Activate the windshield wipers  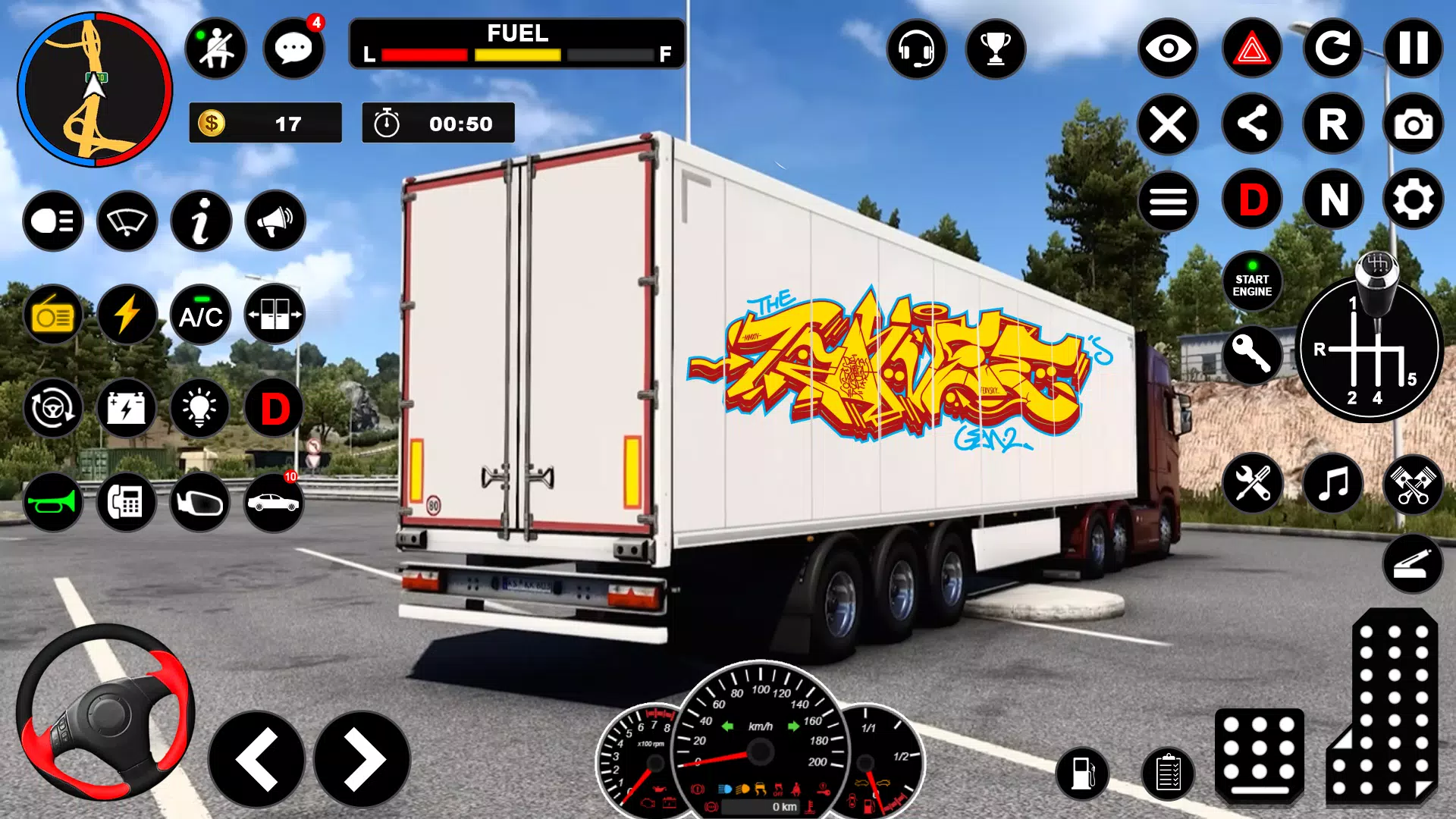pos(127,221)
